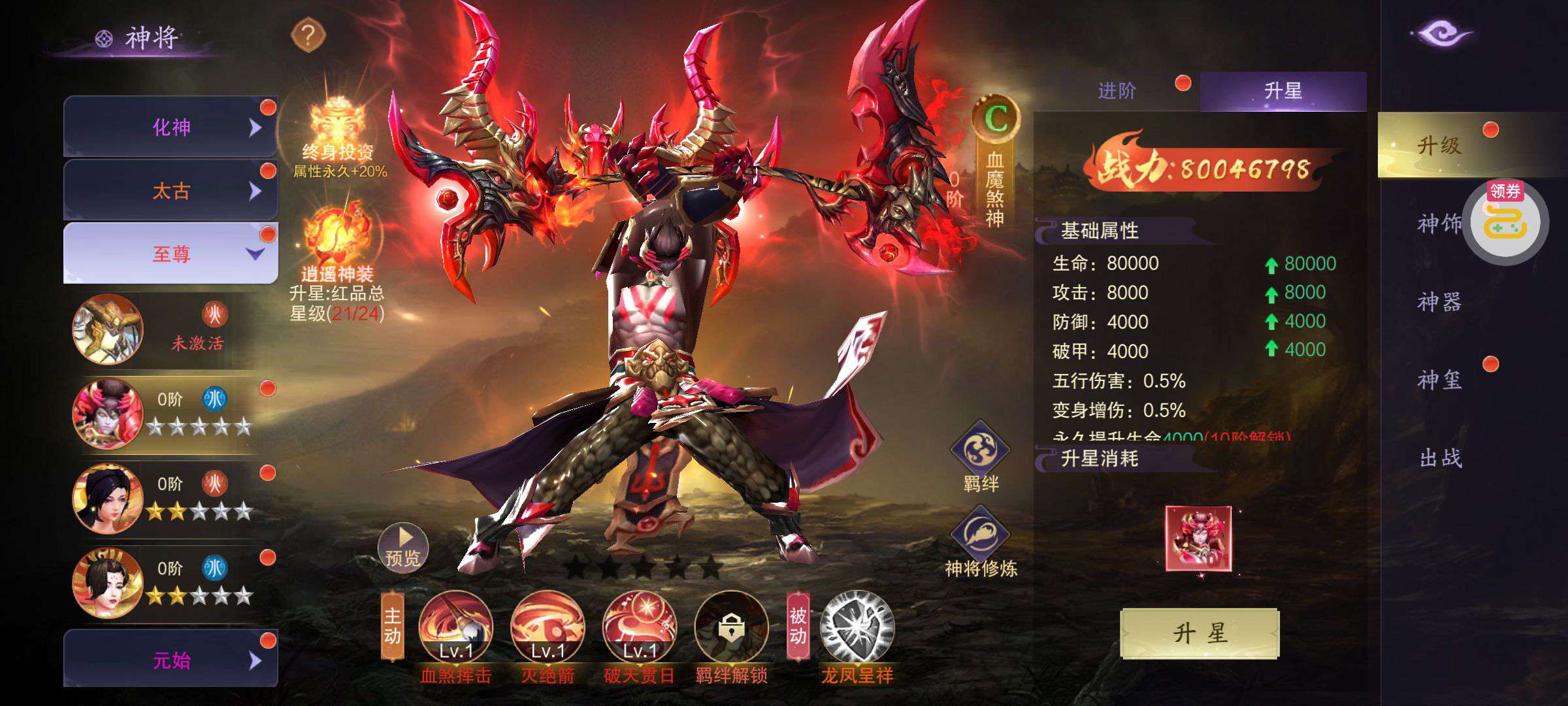The width and height of the screenshot is (1568, 706).
Task: Collapse the 至尊 category
Action: tap(171, 254)
